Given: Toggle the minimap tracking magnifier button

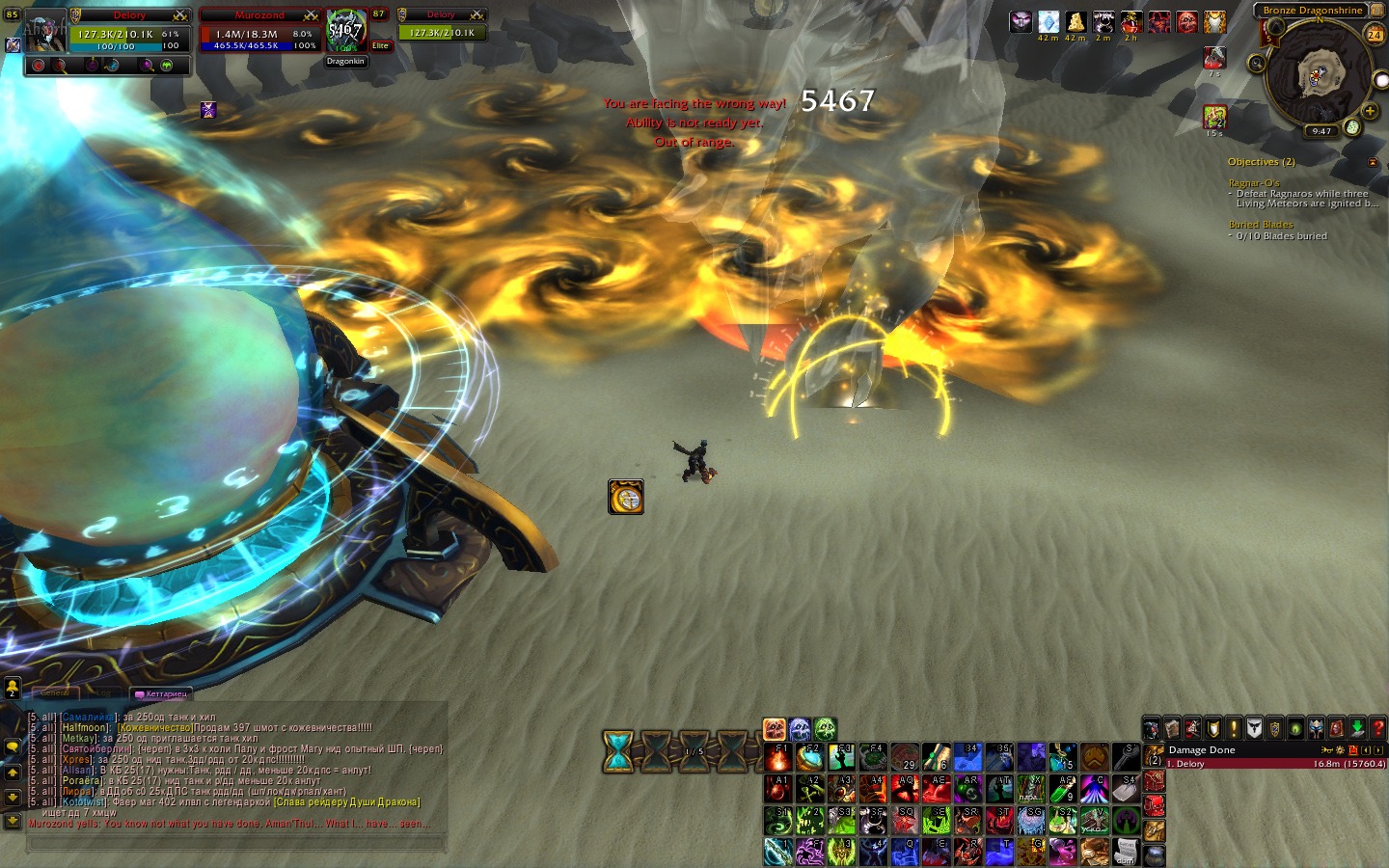Looking at the screenshot, I should coord(1256,64).
